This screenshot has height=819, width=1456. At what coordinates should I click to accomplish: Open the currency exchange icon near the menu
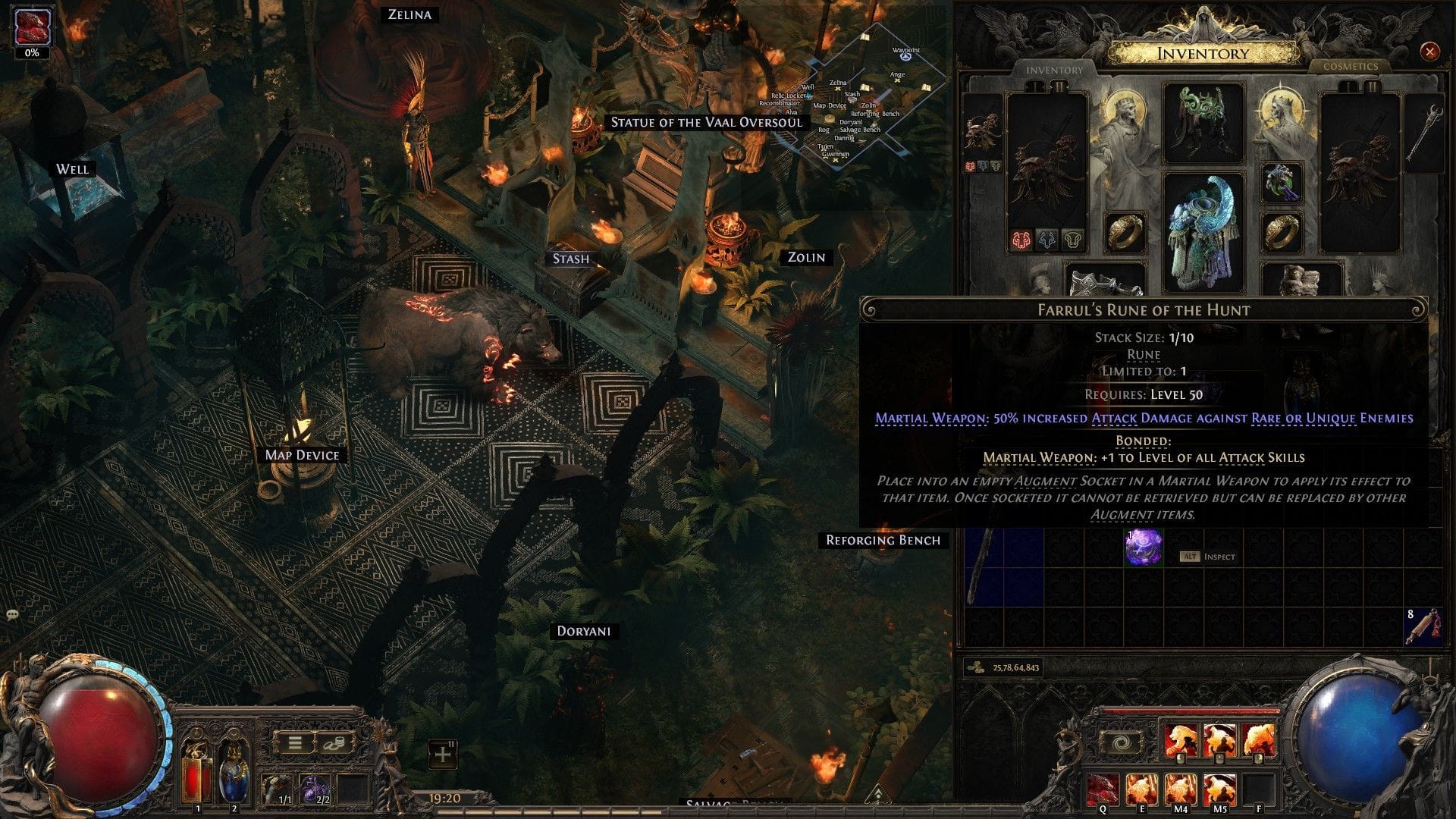pos(334,742)
